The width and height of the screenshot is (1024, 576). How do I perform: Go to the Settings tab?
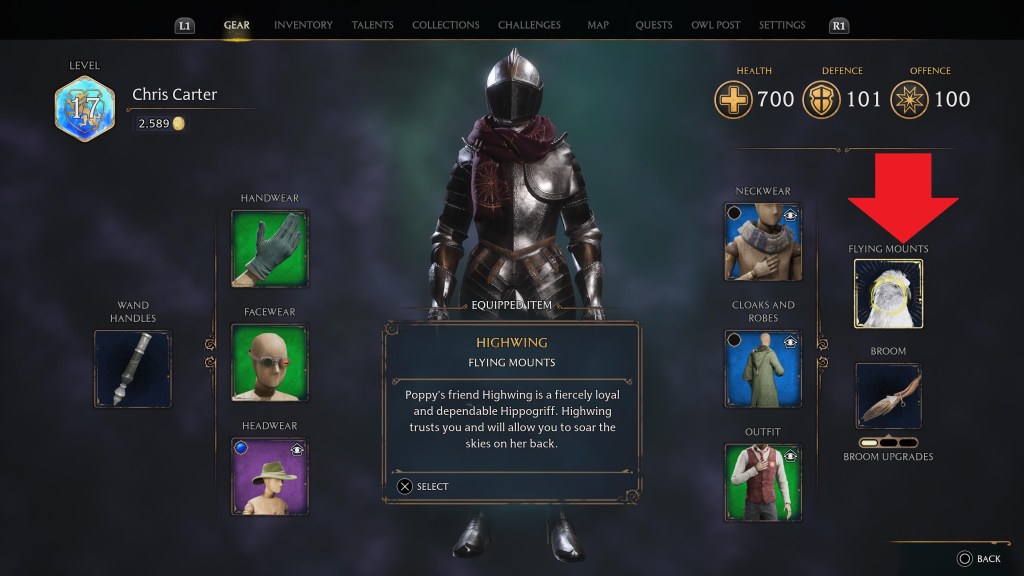click(x=781, y=25)
